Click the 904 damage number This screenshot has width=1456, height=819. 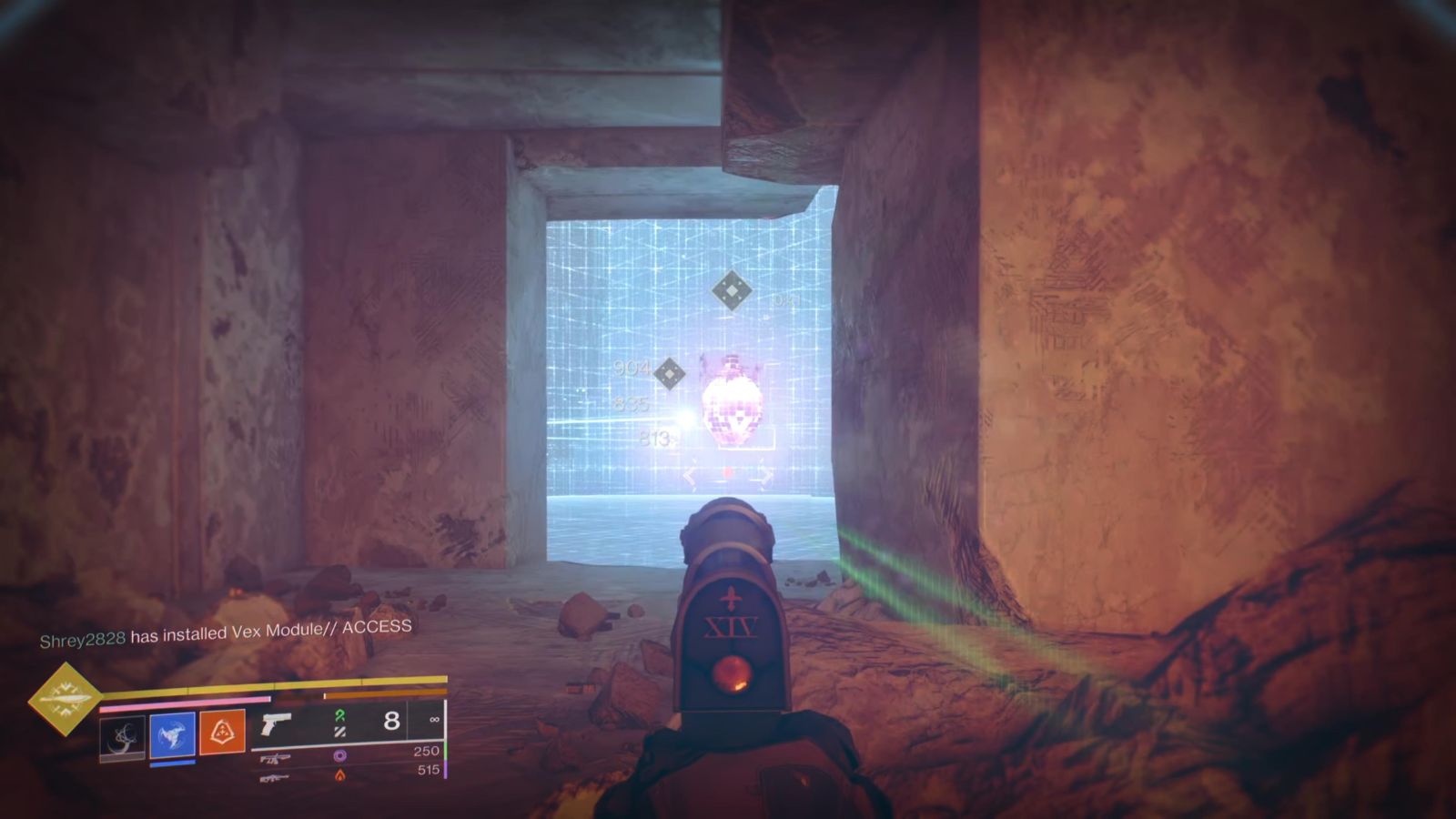(x=632, y=367)
